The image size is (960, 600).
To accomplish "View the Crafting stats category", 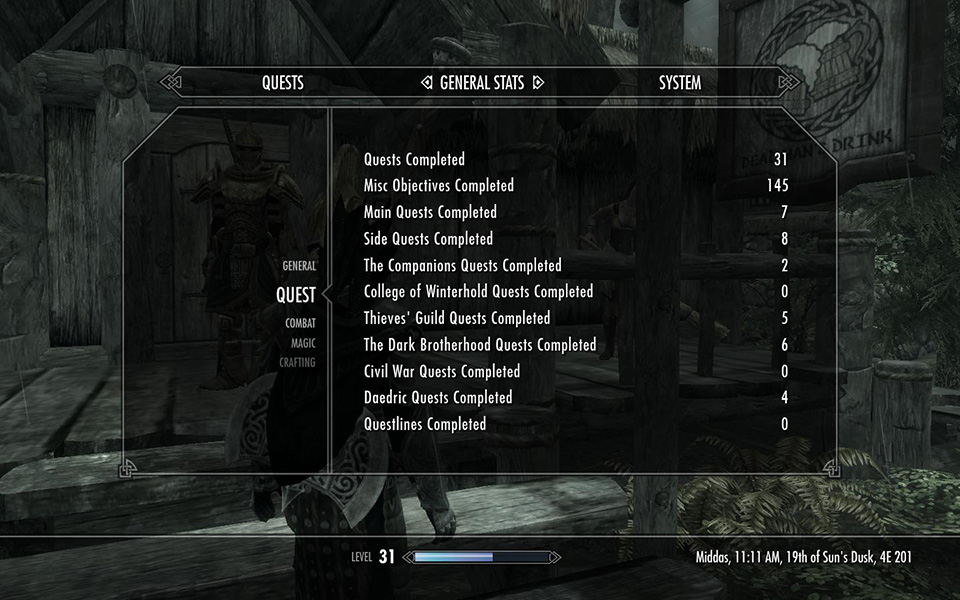I will click(x=297, y=363).
